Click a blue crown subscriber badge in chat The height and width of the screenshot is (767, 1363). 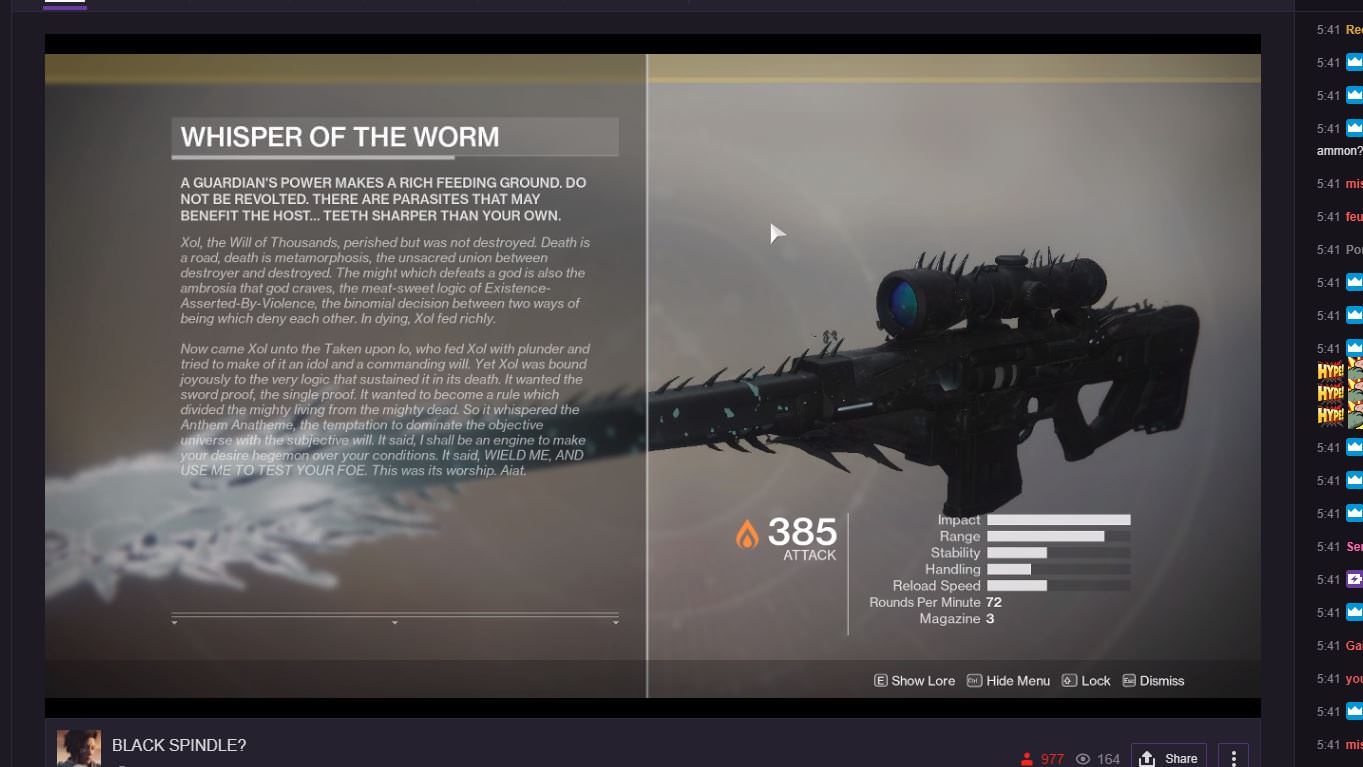[x=1352, y=62]
